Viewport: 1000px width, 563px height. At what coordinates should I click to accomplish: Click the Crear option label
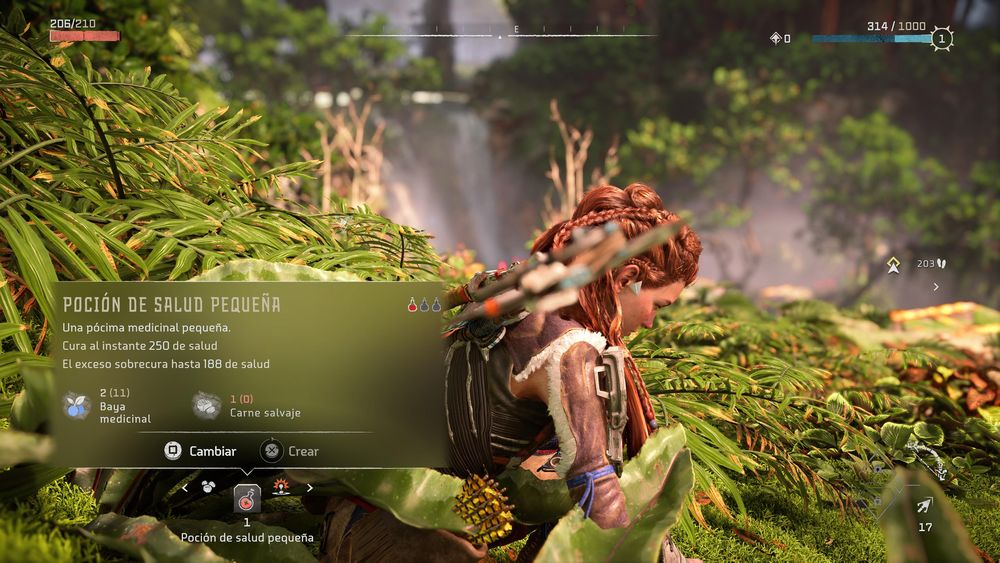click(303, 451)
